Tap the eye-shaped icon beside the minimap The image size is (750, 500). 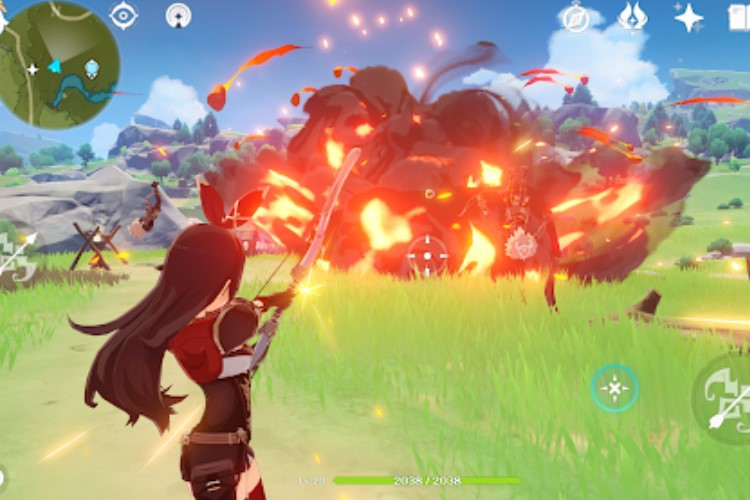[123, 15]
